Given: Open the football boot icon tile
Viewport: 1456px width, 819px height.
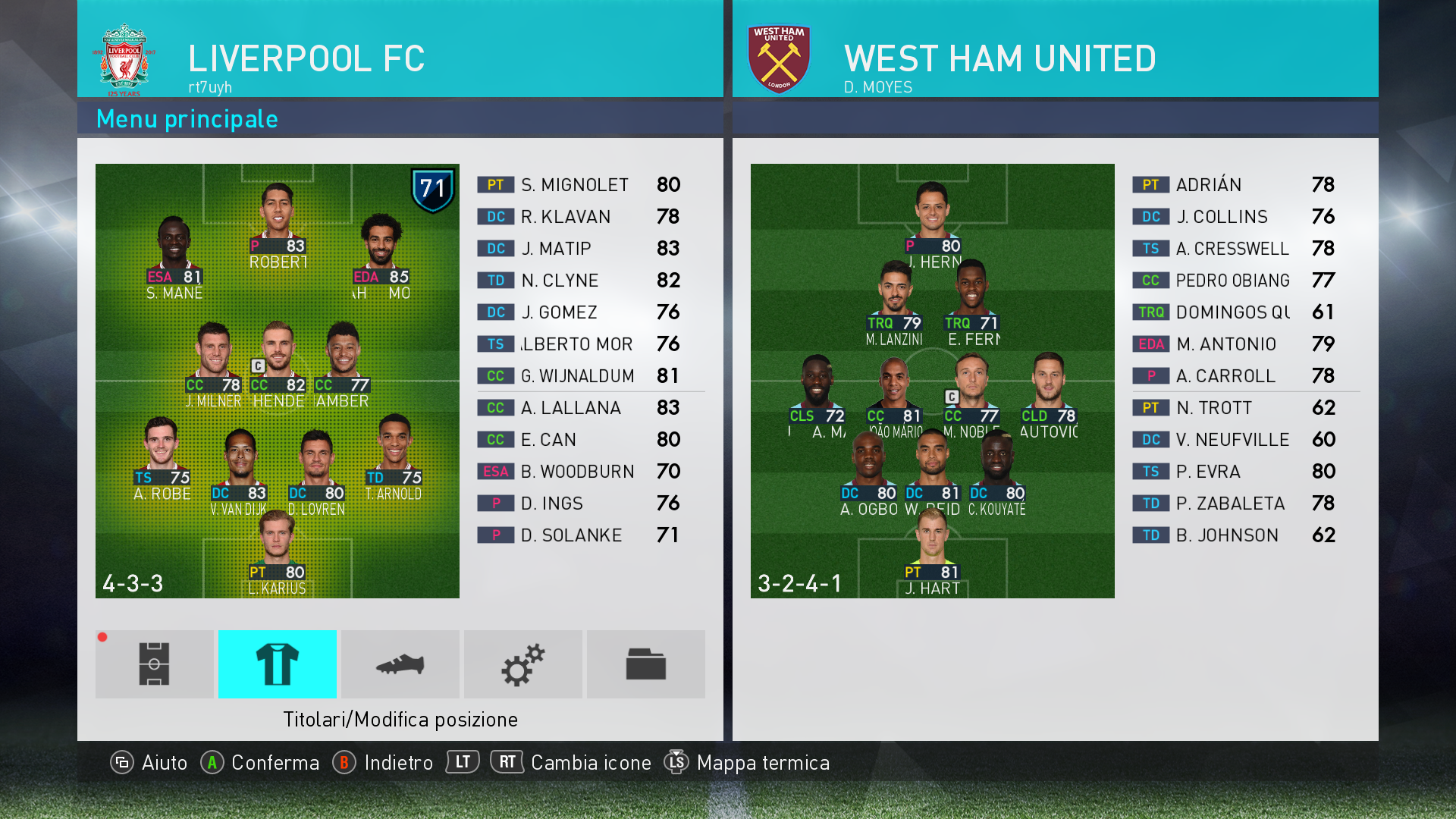Looking at the screenshot, I should pyautogui.click(x=400, y=664).
